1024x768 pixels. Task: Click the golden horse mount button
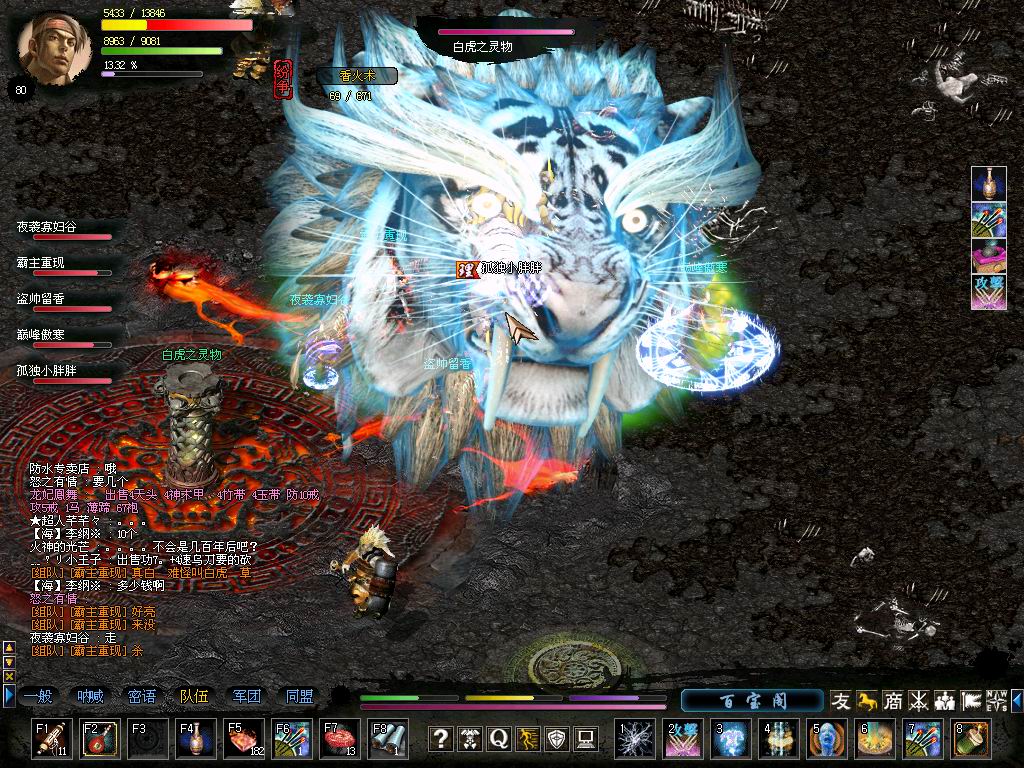(867, 701)
